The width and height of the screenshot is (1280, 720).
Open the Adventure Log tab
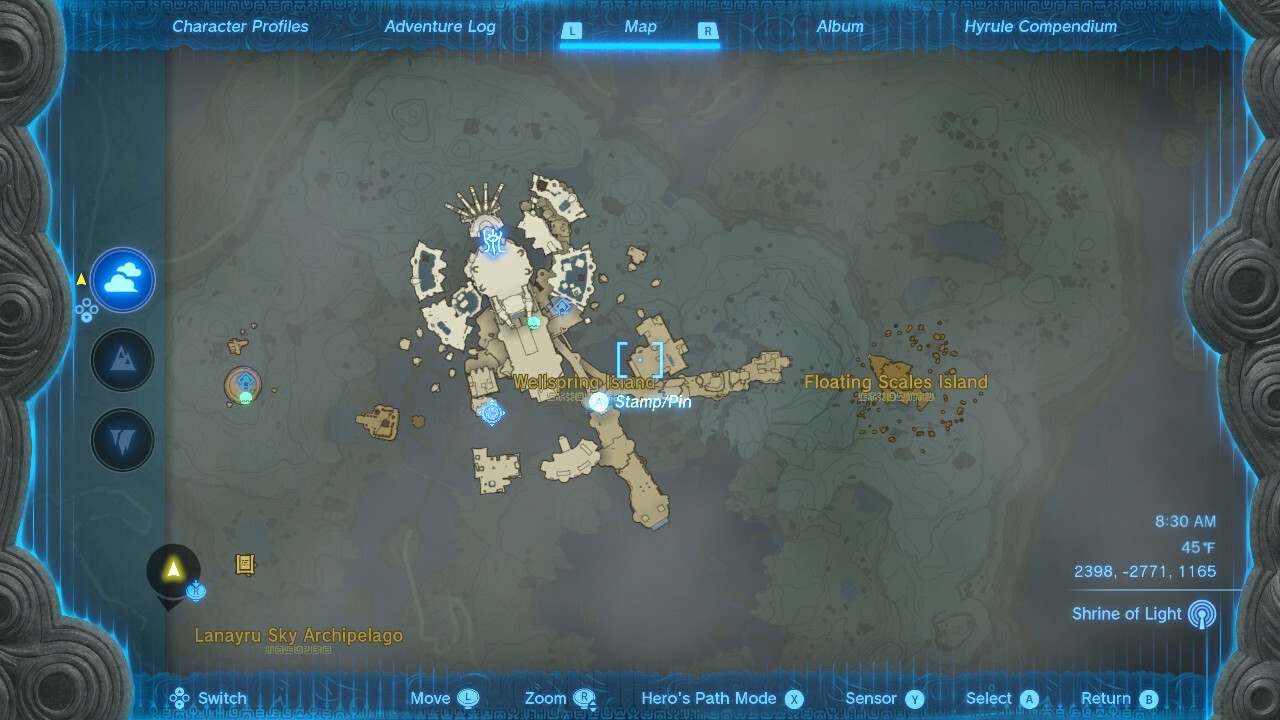[x=440, y=26]
